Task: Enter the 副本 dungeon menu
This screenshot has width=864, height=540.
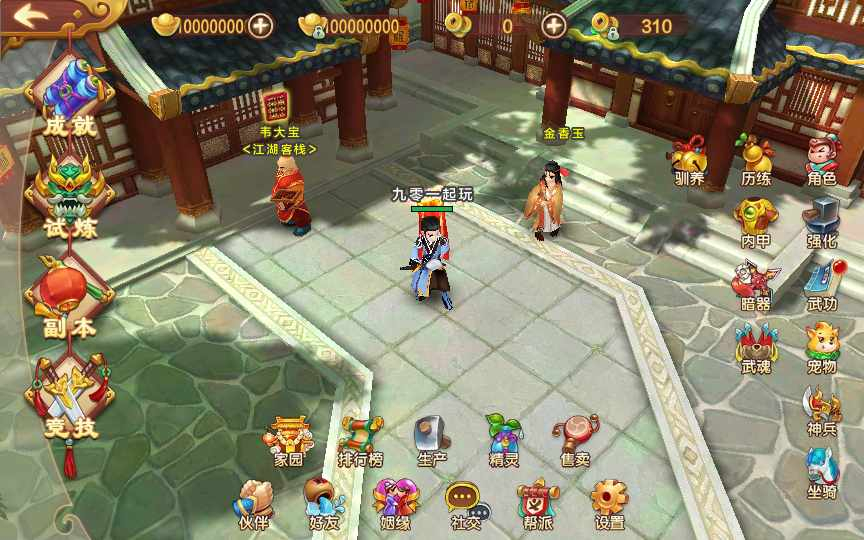Action: [68, 295]
